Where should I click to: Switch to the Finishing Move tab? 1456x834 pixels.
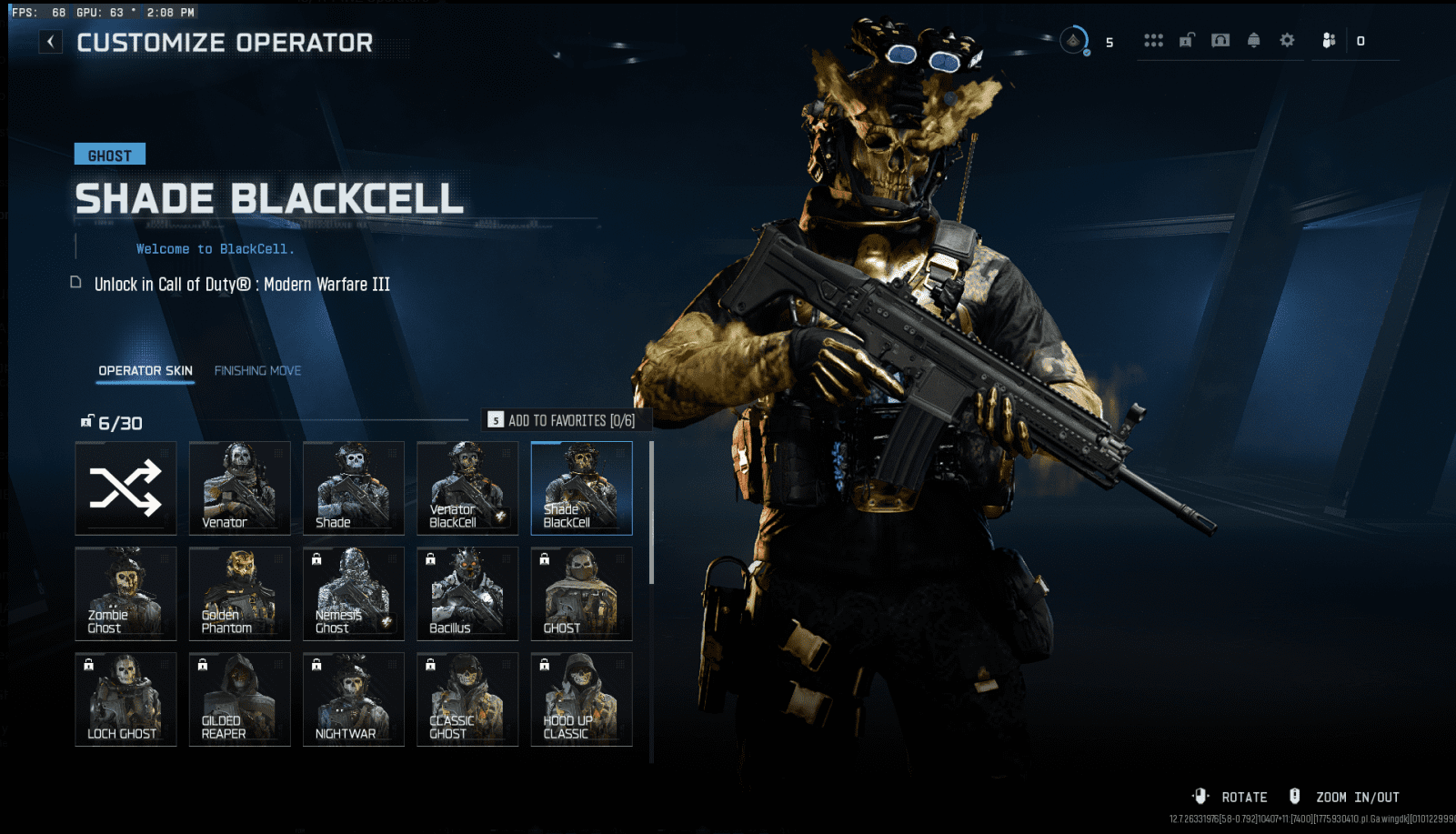click(257, 371)
